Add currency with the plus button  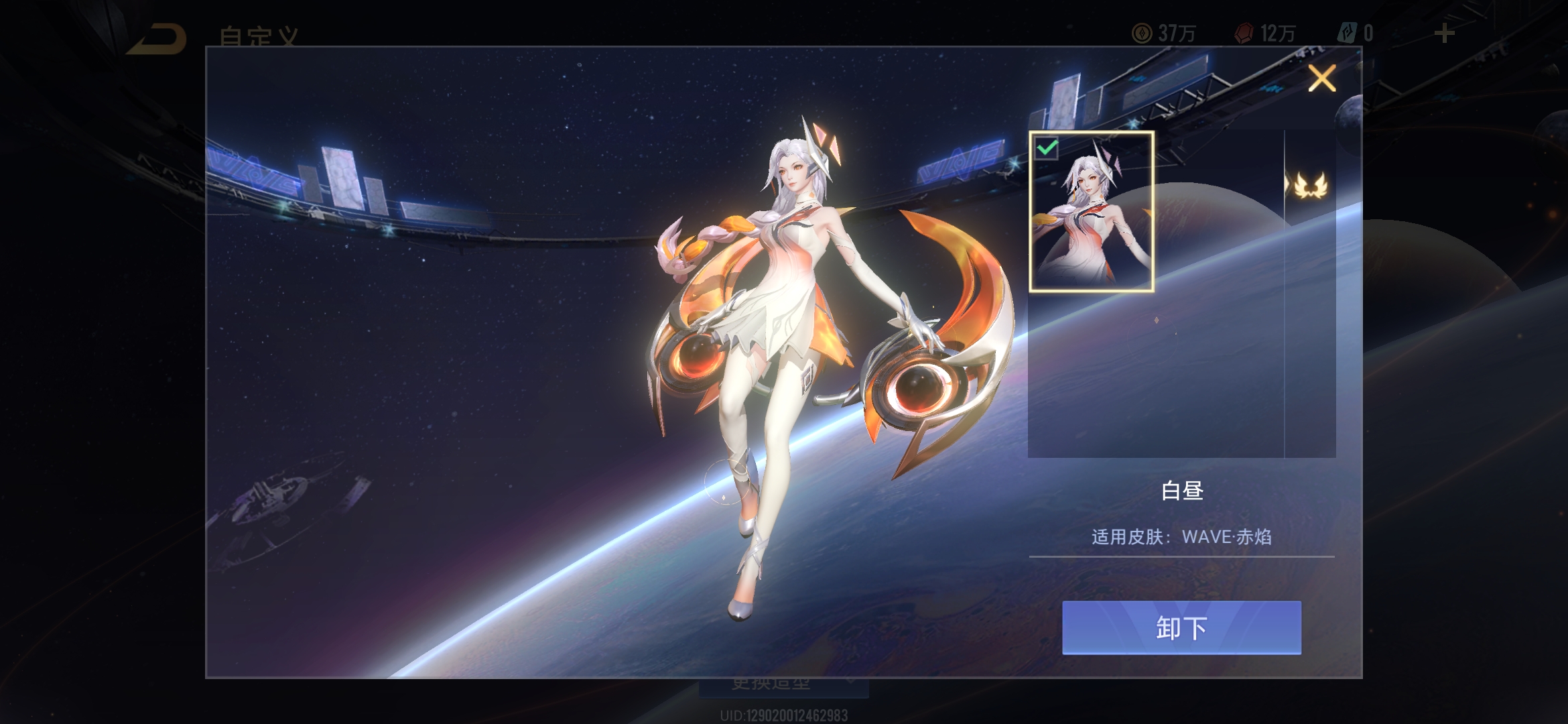tap(1444, 33)
